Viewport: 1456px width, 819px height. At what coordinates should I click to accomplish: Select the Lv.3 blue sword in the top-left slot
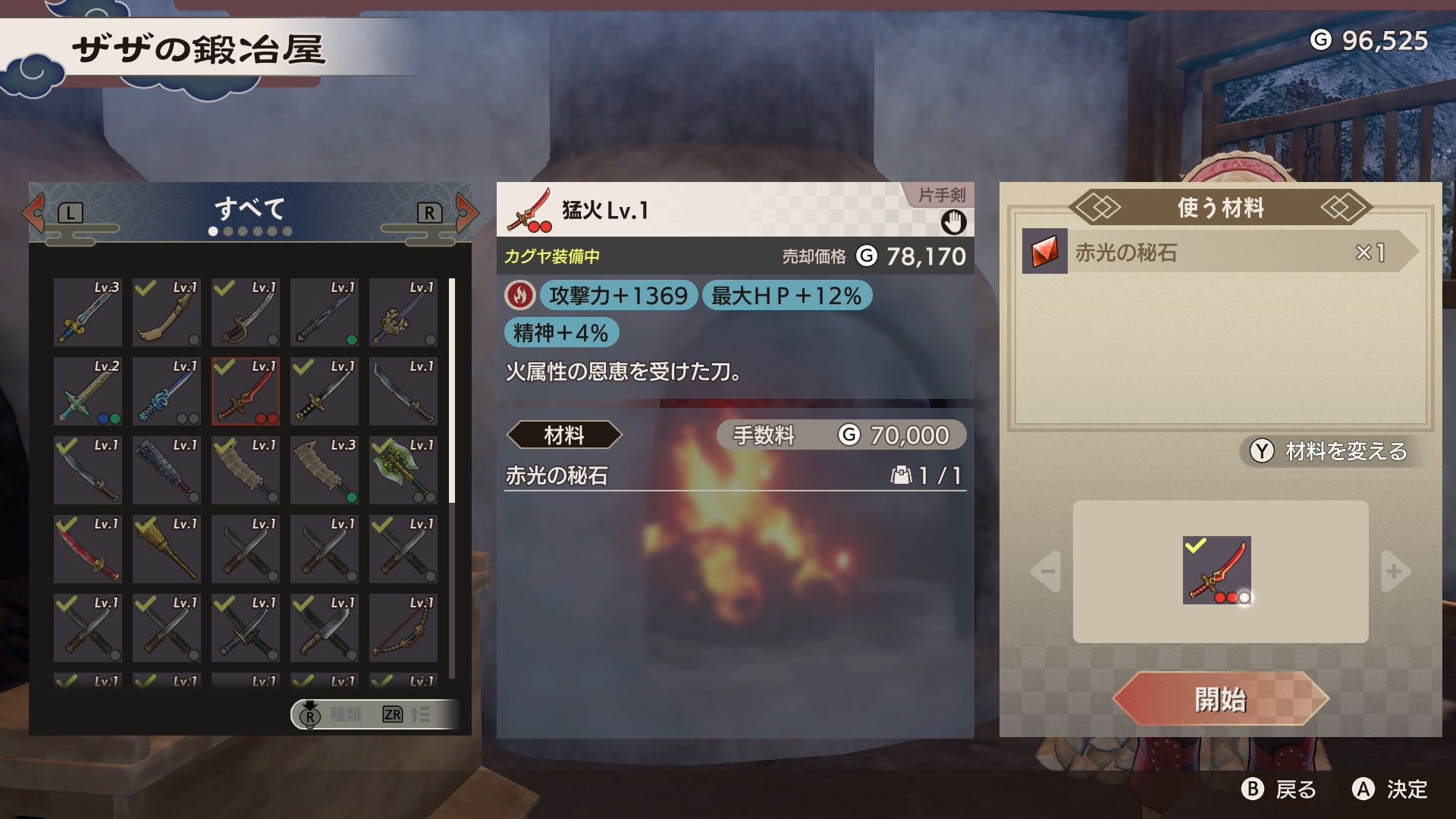tap(87, 312)
